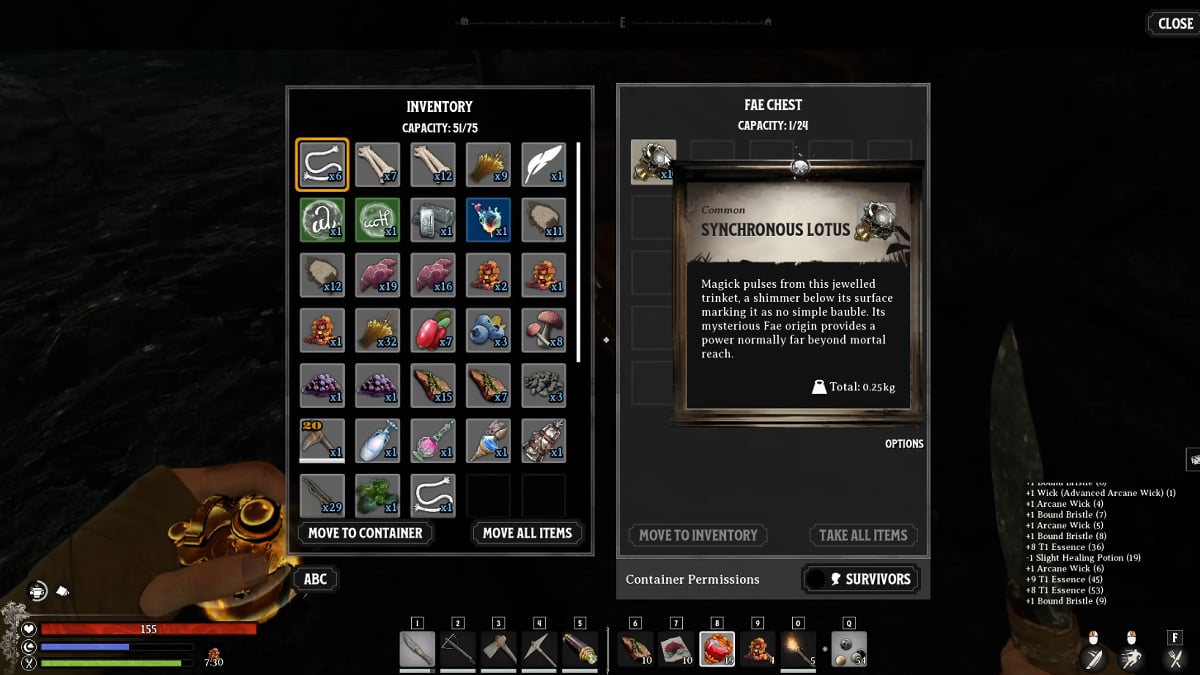Click the Move to Container button

[x=365, y=533]
